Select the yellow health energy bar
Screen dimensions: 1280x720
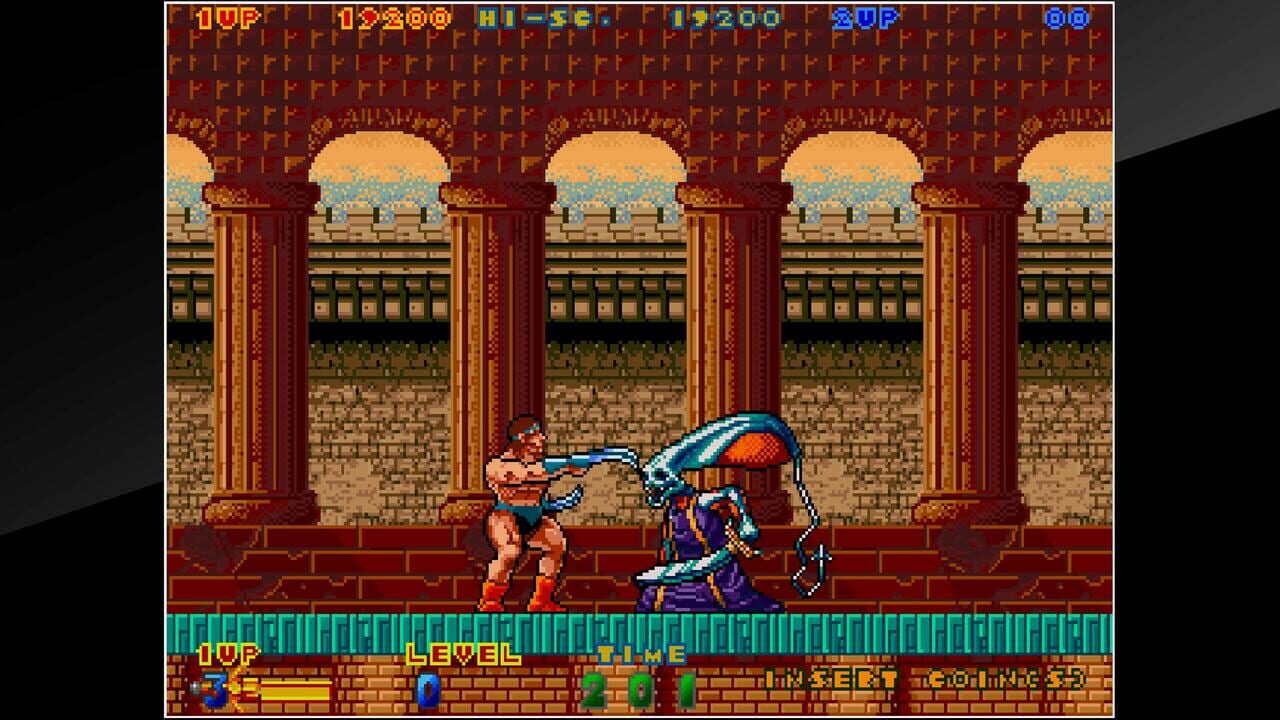tap(290, 688)
